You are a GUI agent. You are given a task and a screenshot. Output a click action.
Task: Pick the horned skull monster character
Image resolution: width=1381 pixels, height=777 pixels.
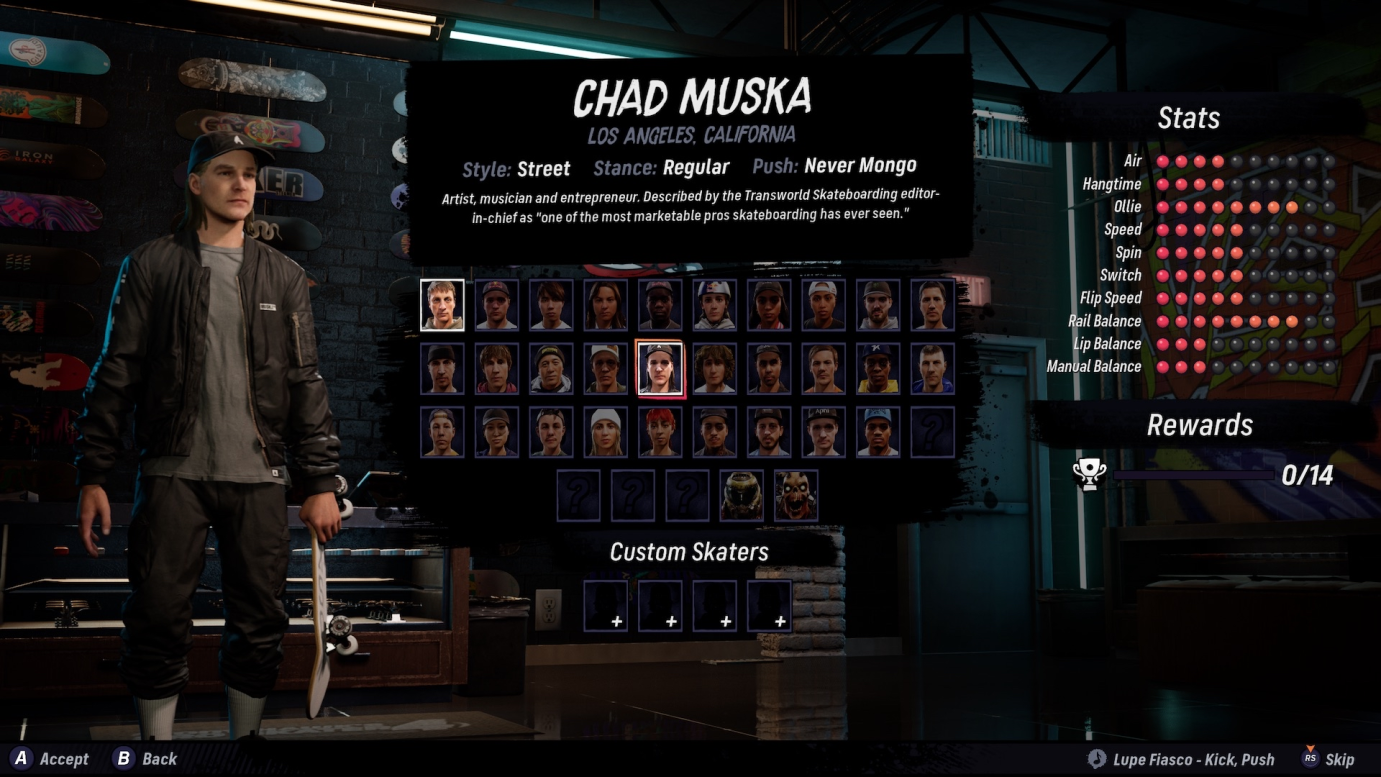coord(796,495)
